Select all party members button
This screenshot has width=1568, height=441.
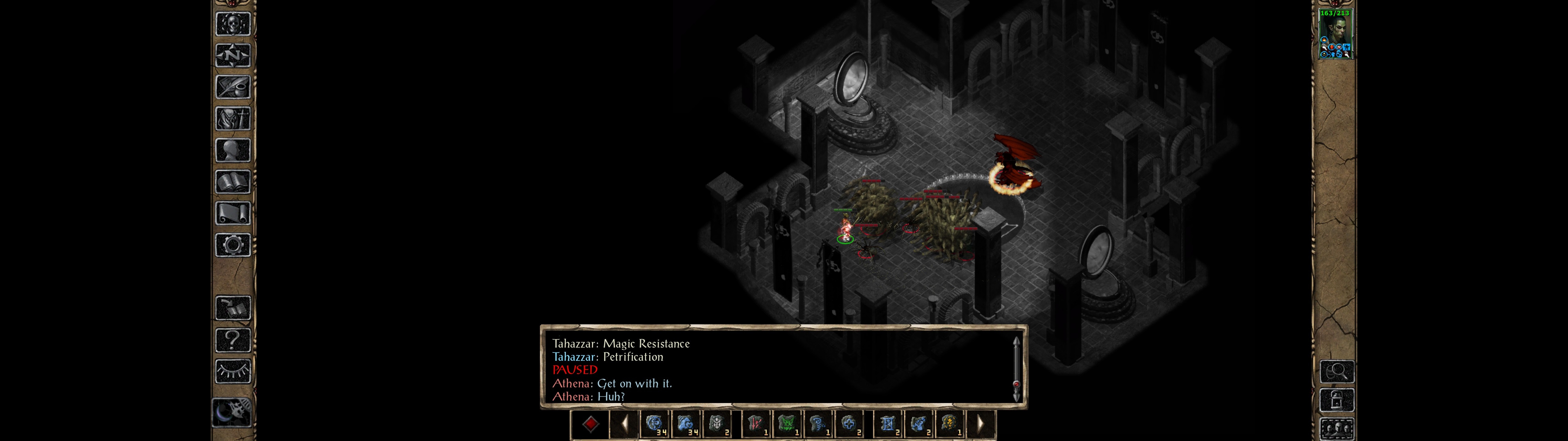point(1337,429)
